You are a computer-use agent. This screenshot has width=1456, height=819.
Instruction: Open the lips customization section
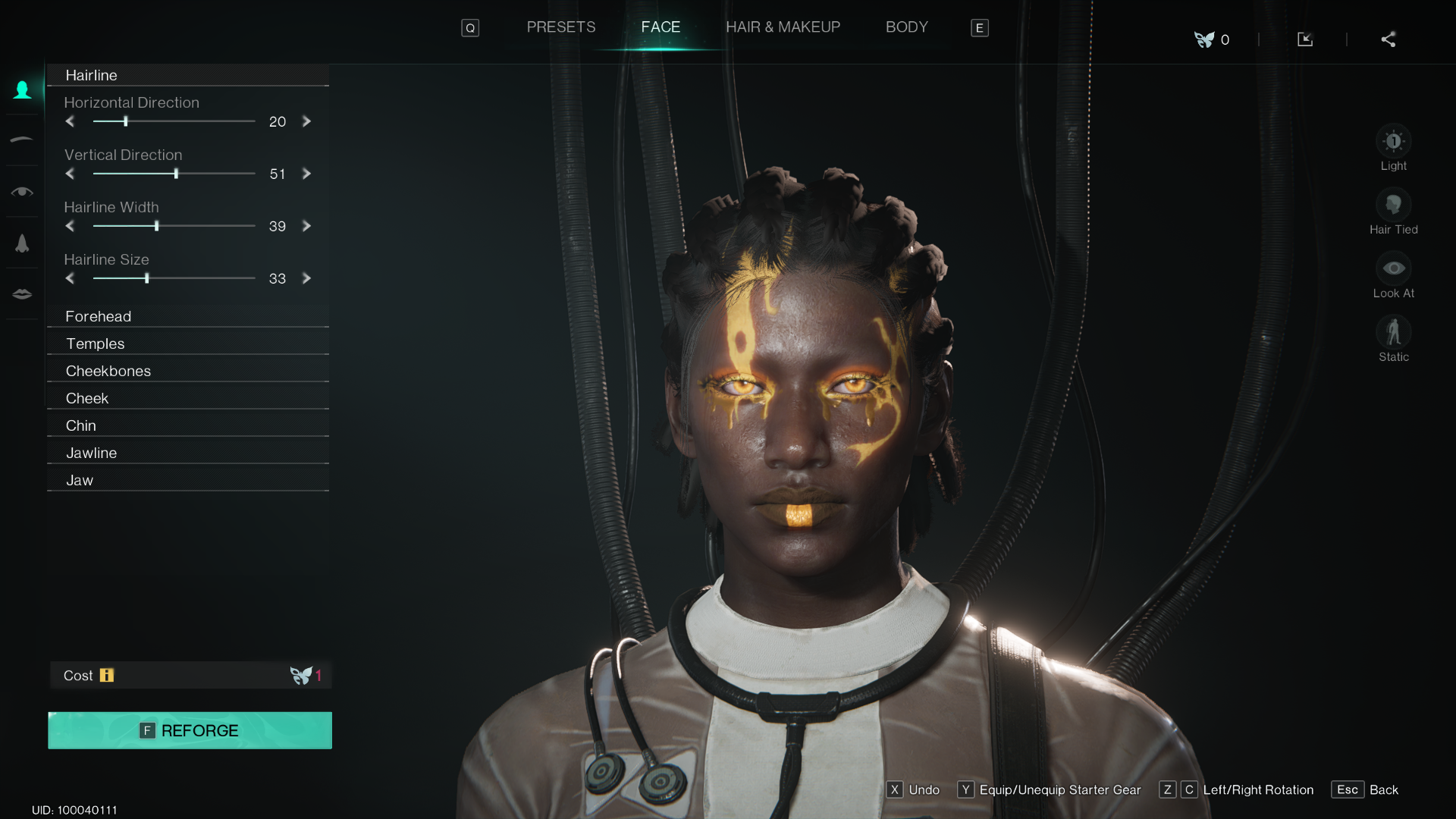22,293
